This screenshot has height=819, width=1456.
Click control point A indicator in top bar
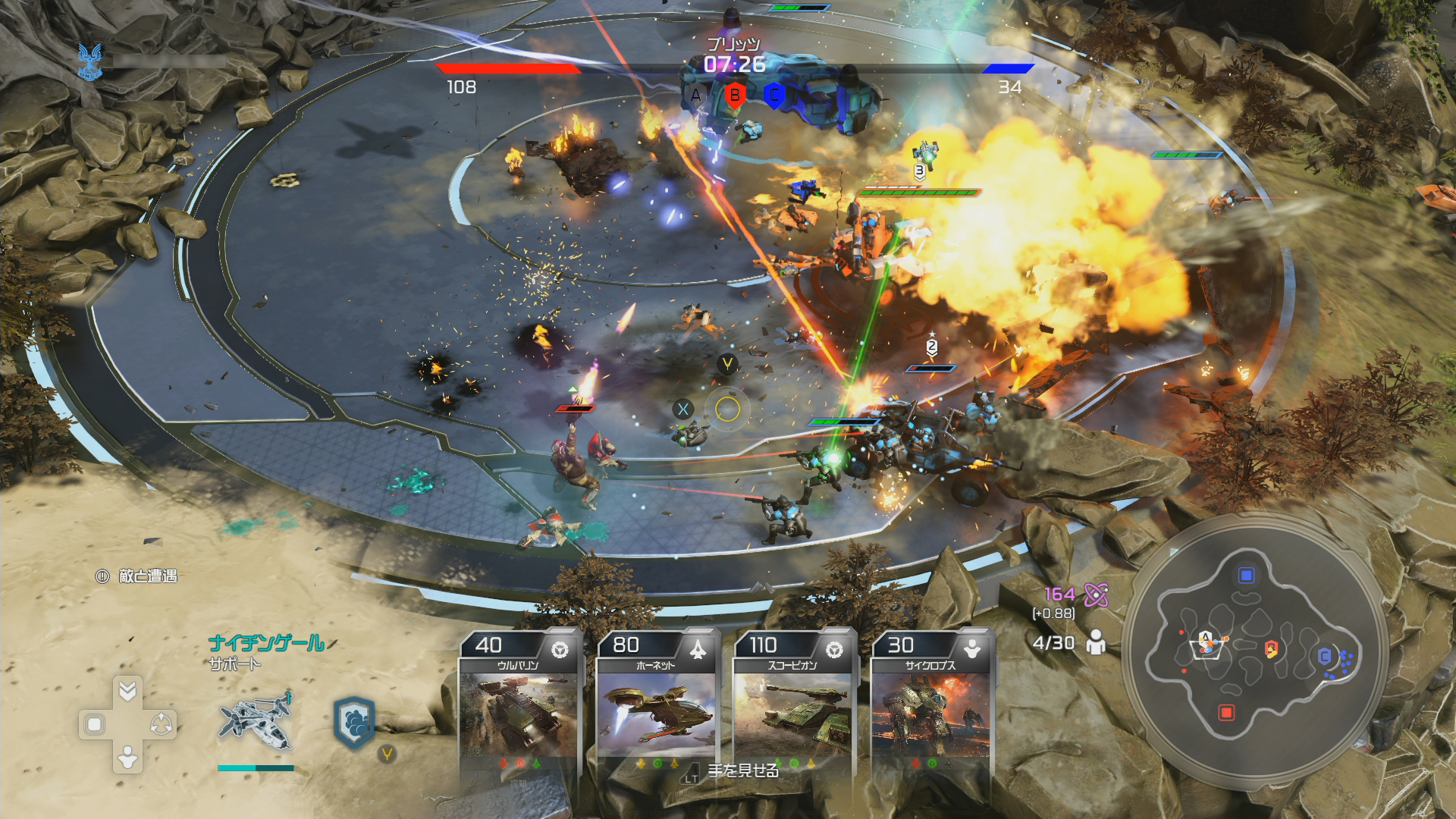point(695,96)
